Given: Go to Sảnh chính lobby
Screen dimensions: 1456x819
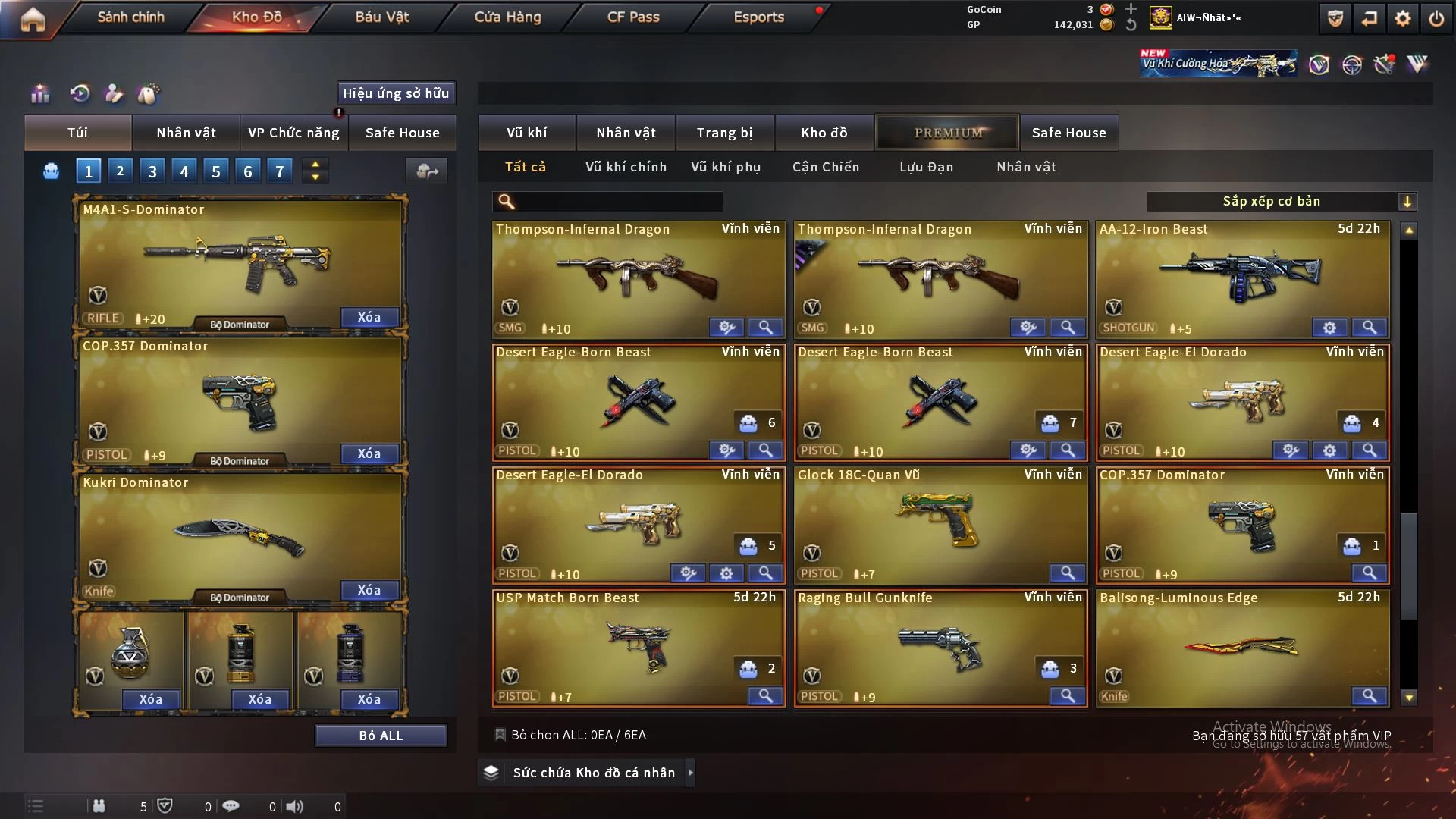Looking at the screenshot, I should point(130,17).
